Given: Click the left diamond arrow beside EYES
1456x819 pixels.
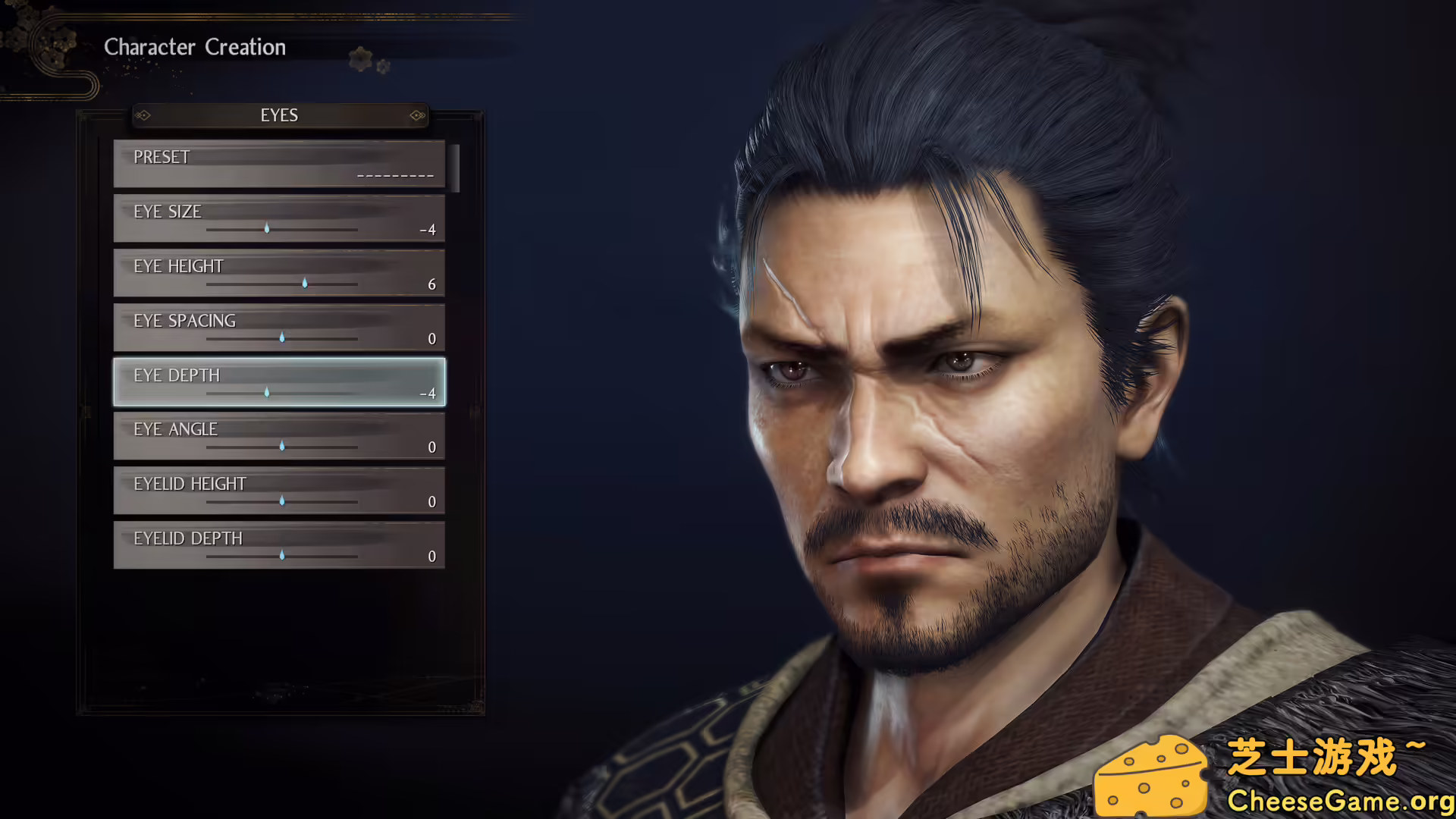Looking at the screenshot, I should [x=143, y=115].
